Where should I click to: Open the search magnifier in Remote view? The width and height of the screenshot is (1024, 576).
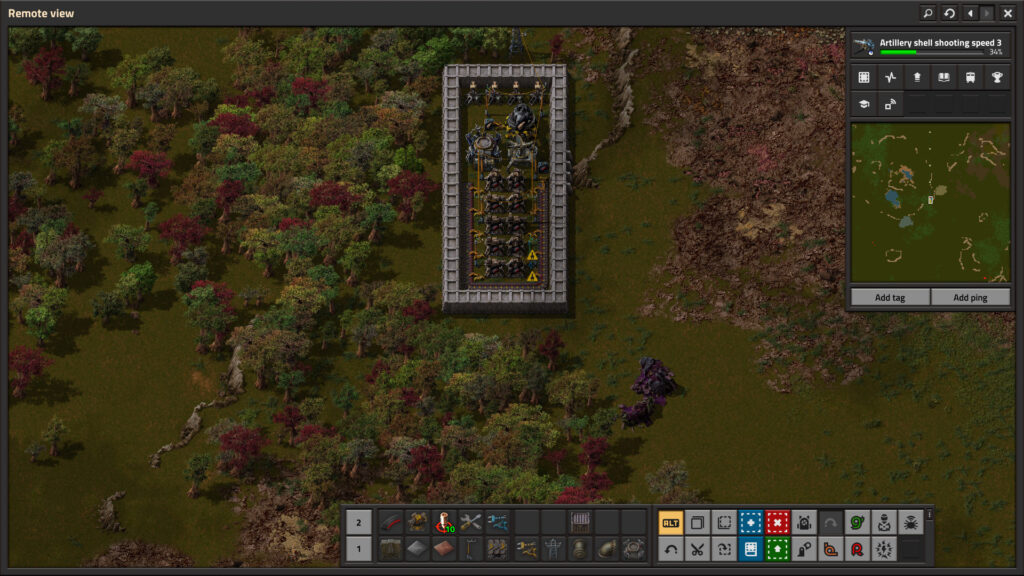(x=928, y=13)
